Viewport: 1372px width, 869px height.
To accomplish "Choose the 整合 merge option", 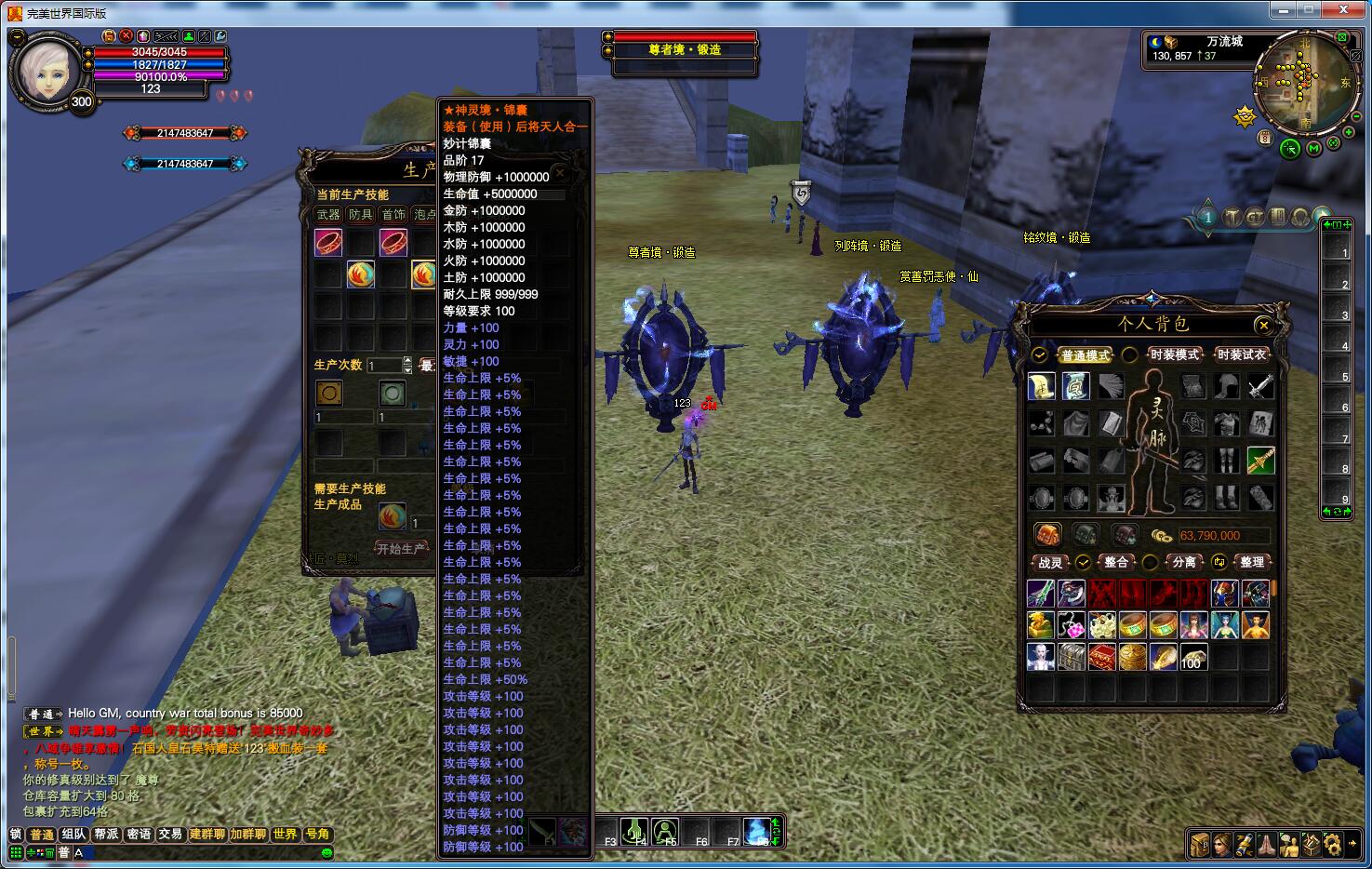I will click(1115, 562).
